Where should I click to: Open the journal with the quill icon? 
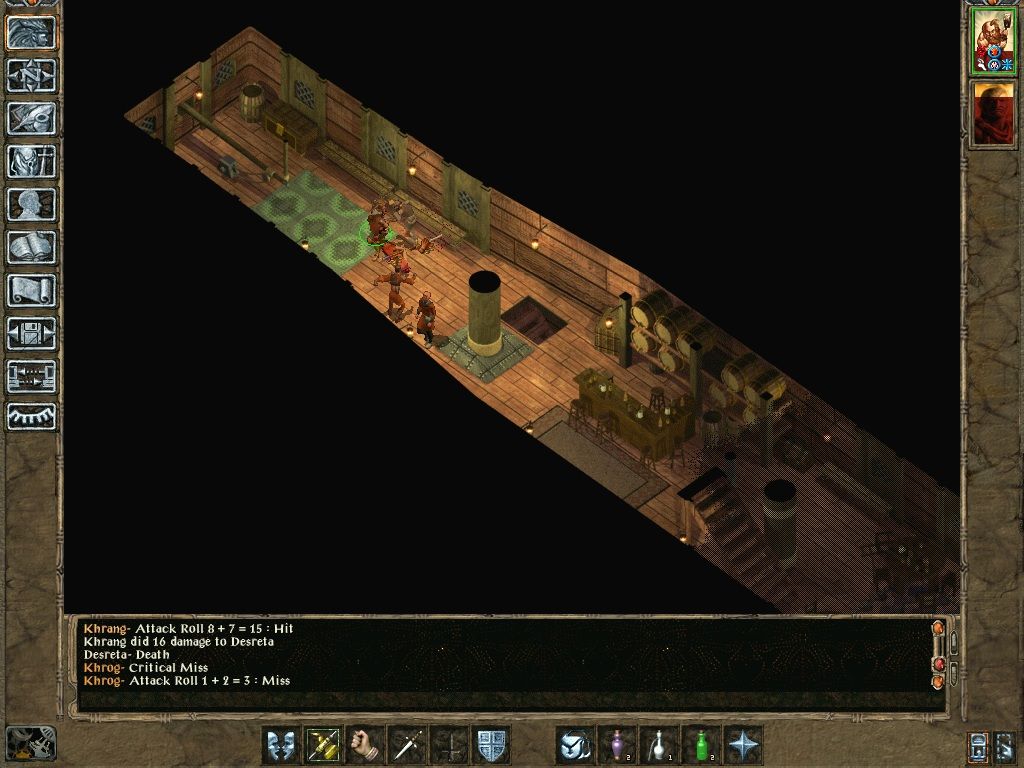(32, 118)
